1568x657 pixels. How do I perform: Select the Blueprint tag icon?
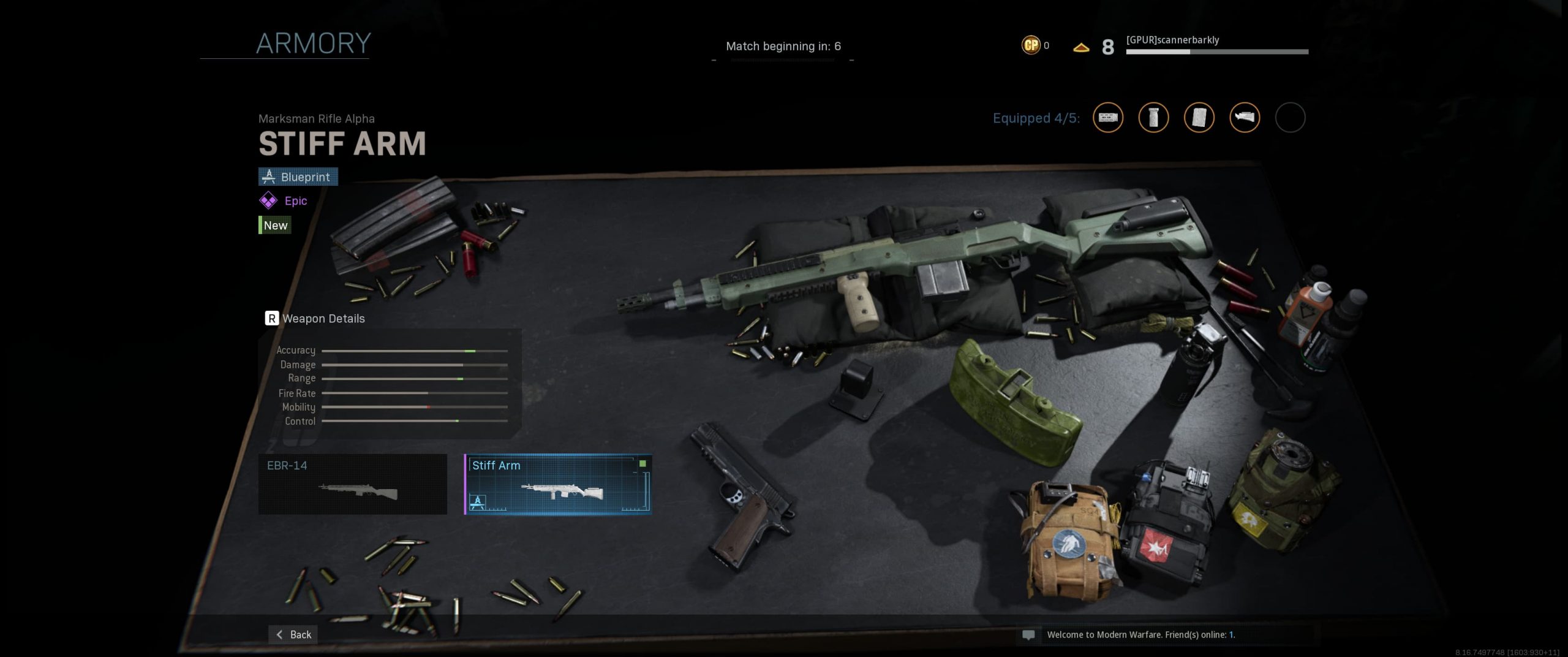(x=268, y=177)
